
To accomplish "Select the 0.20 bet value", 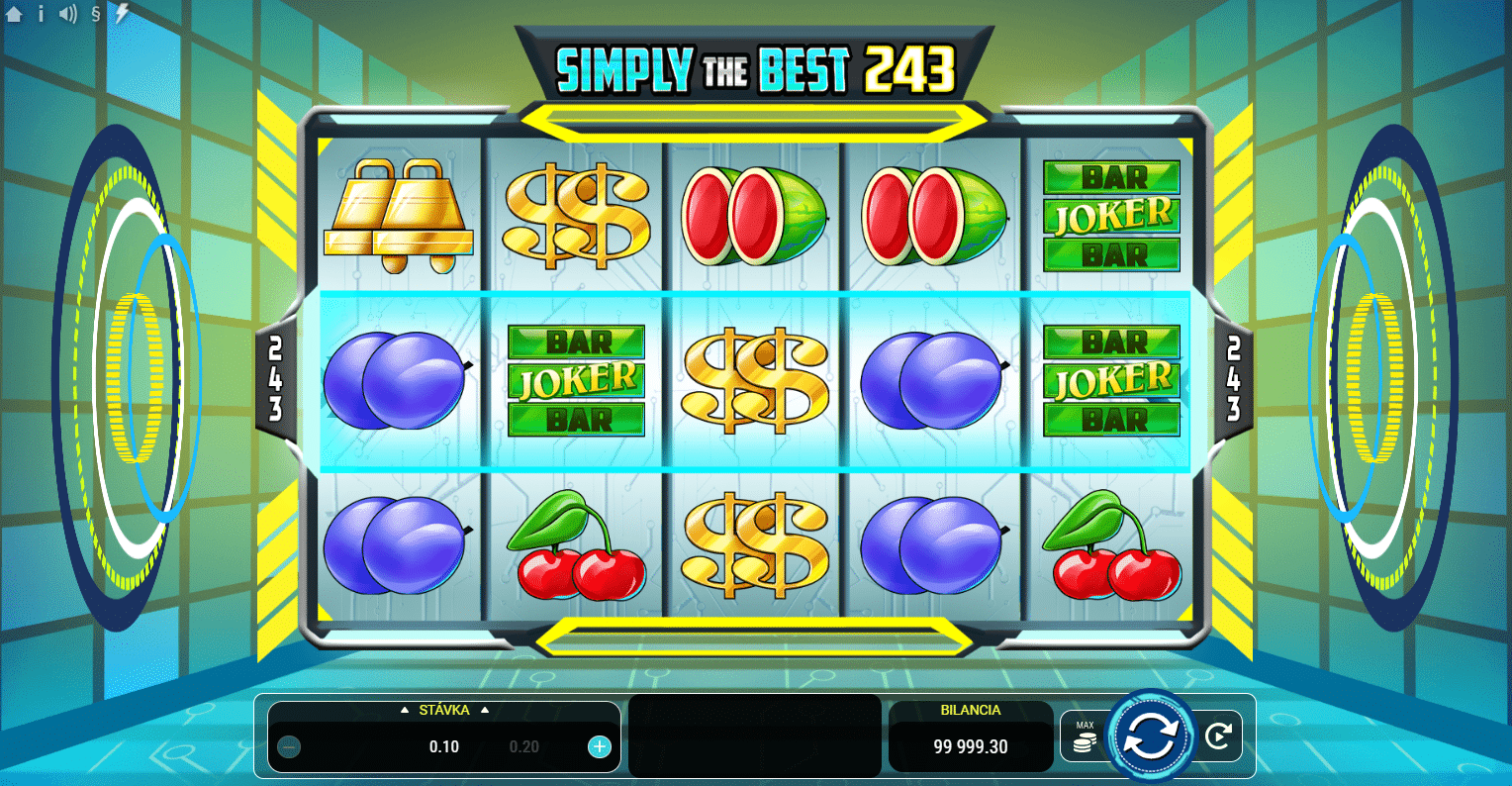I will click(x=524, y=746).
